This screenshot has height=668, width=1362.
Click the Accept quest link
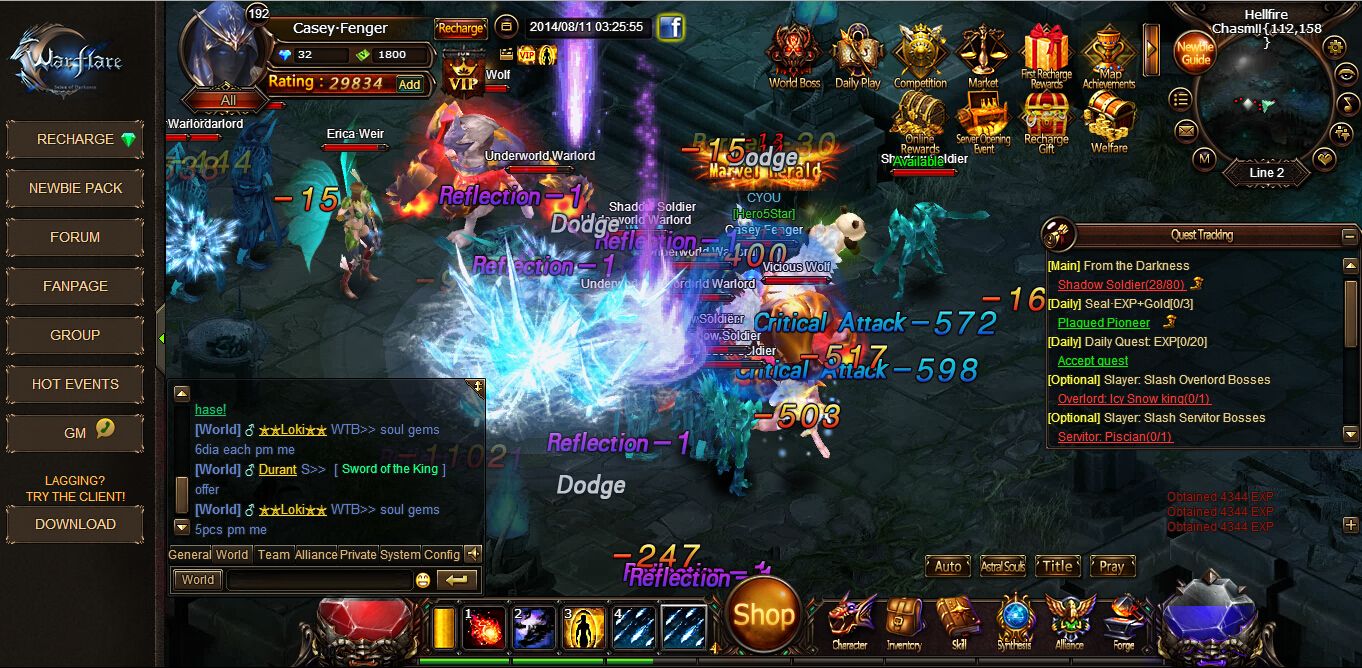(x=1093, y=361)
